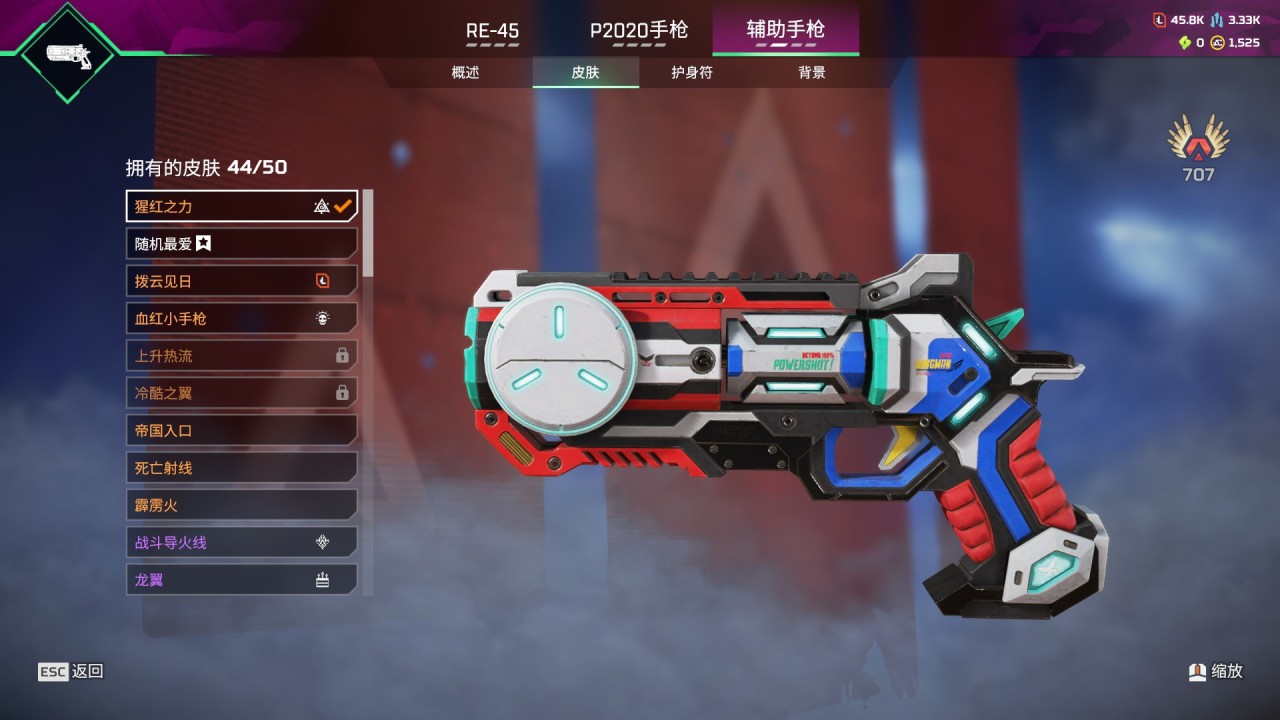Screen dimensions: 1280x720
Task: Show the 概述 overview sub-tab
Action: click(x=465, y=72)
